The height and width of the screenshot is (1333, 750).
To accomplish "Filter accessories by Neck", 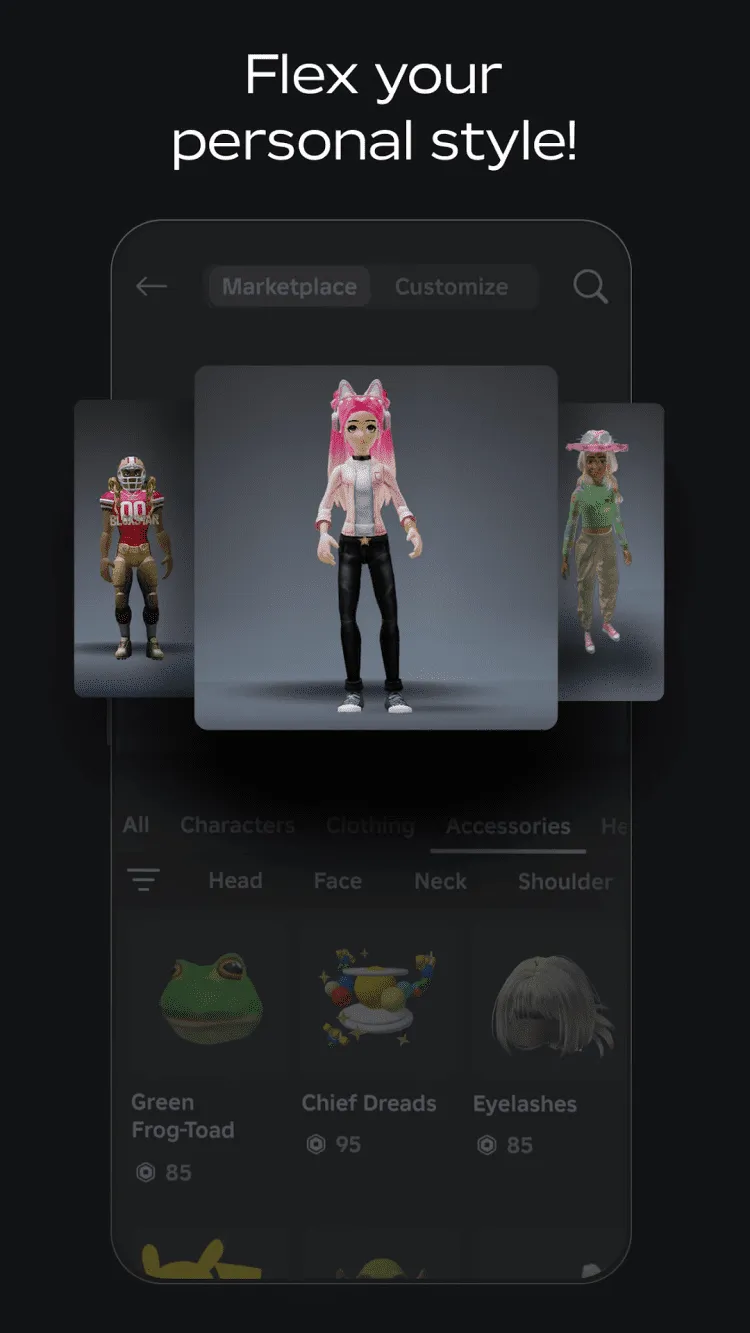I will pos(440,881).
